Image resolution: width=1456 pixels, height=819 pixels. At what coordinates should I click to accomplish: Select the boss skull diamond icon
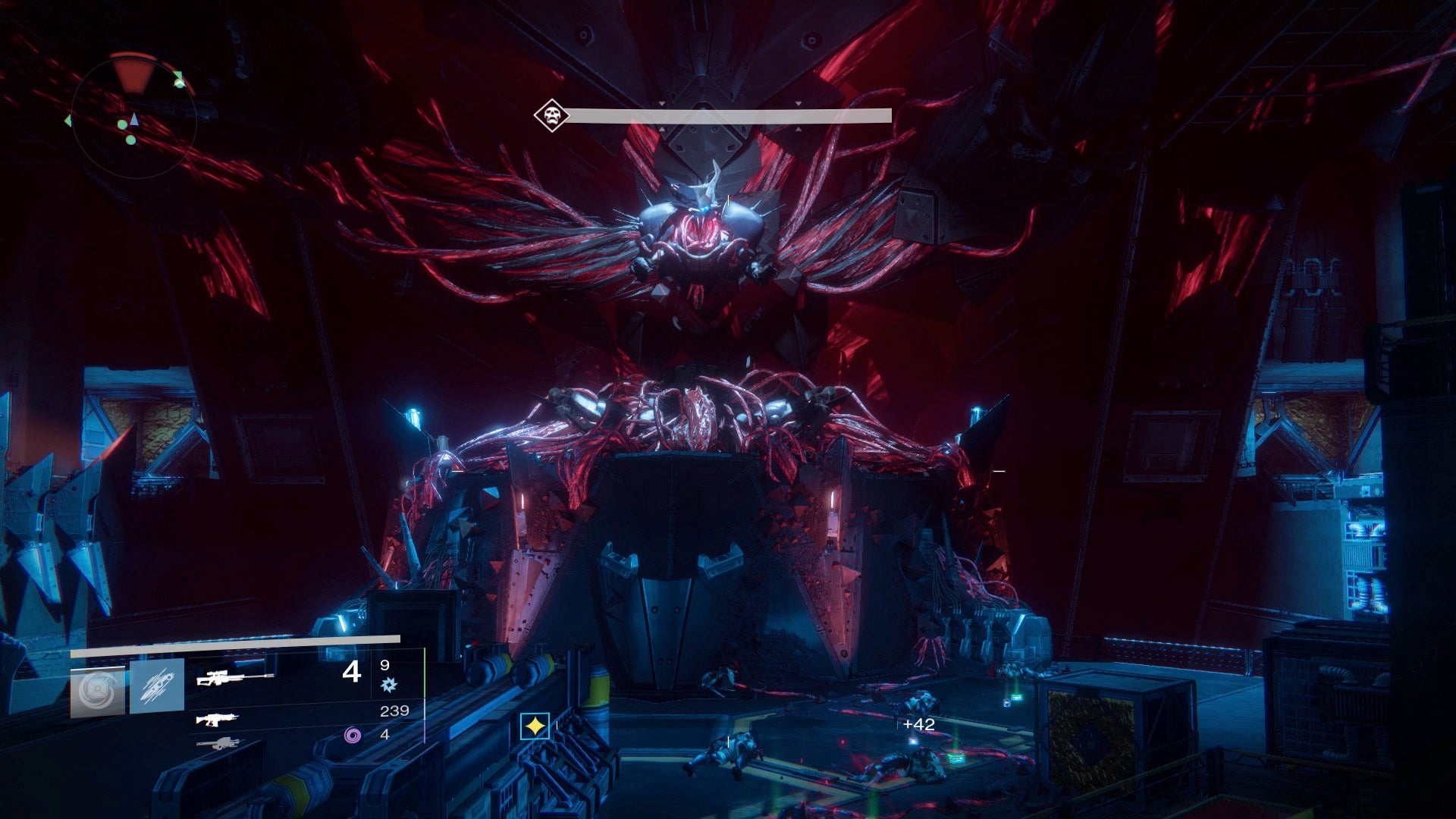pyautogui.click(x=551, y=116)
